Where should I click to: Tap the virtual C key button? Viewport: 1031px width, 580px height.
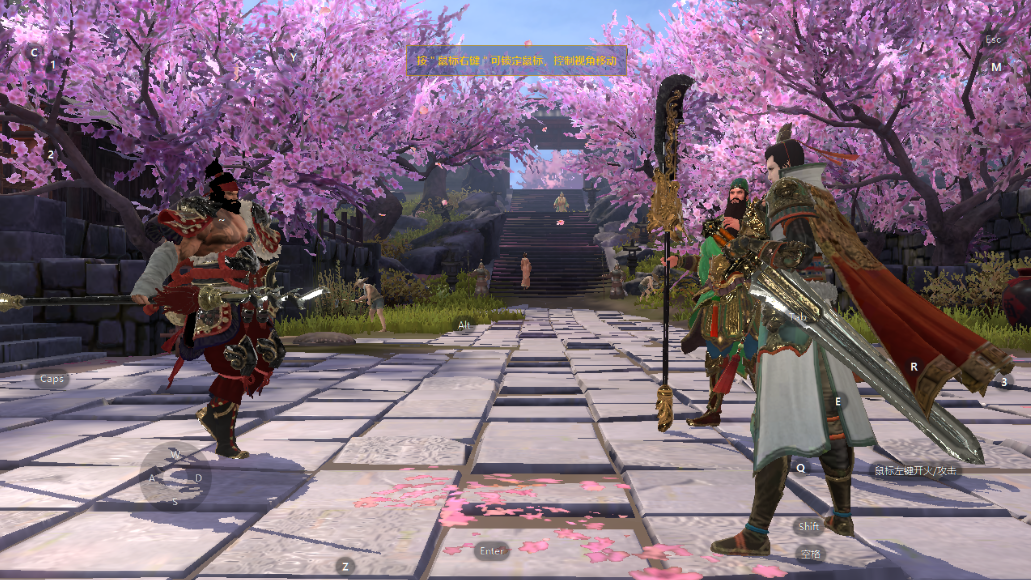(x=33, y=52)
